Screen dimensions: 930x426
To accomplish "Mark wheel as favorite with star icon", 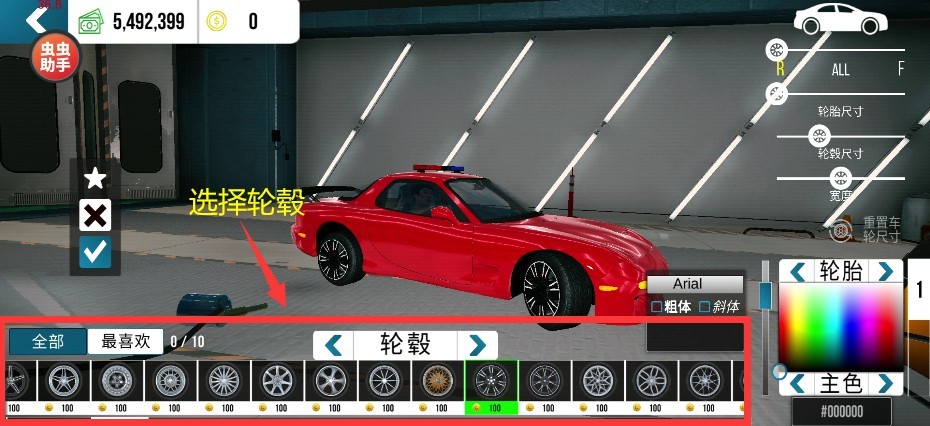I will pos(95,179).
